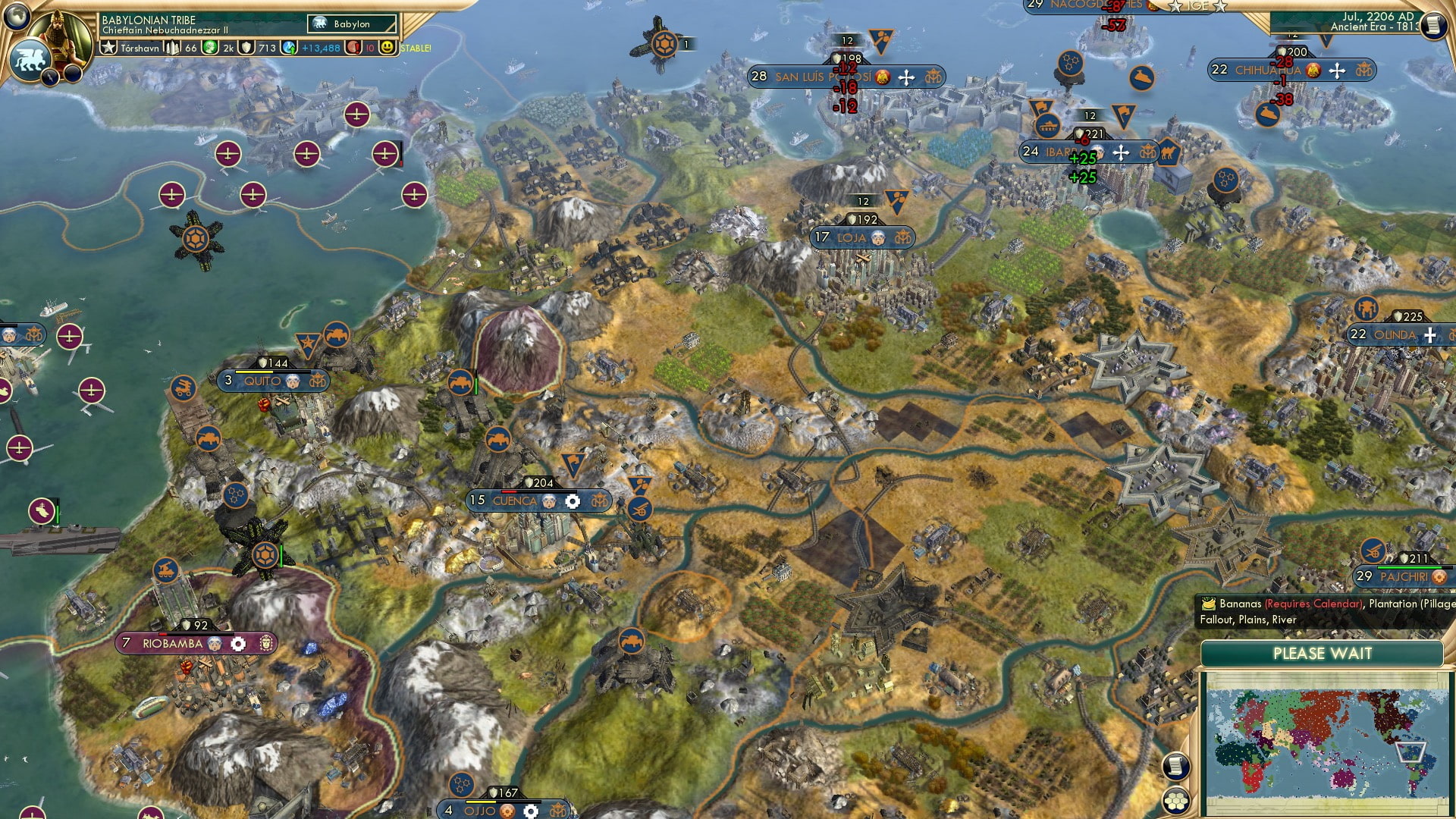This screenshot has height=819, width=1456.
Task: Select the puppet gear icon on Cuenca's banner
Action: point(573,501)
